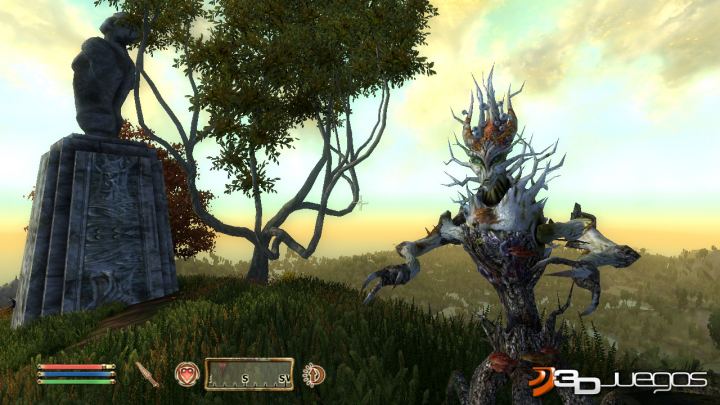Click the equipped dagger weapon icon

pyautogui.click(x=148, y=374)
